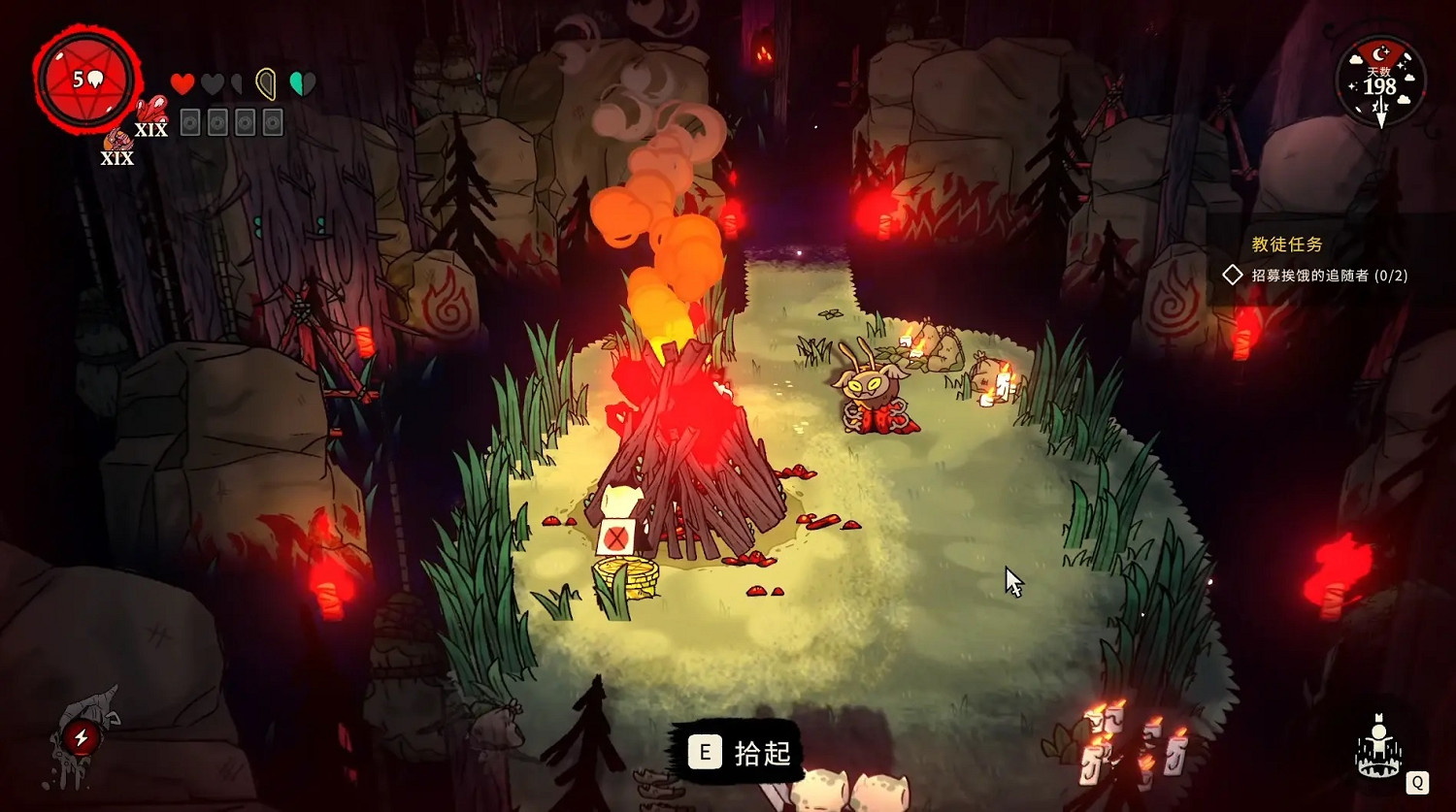Activate the figure-in-circle ability icon
Viewport: 1456px width, 812px height.
click(1379, 748)
